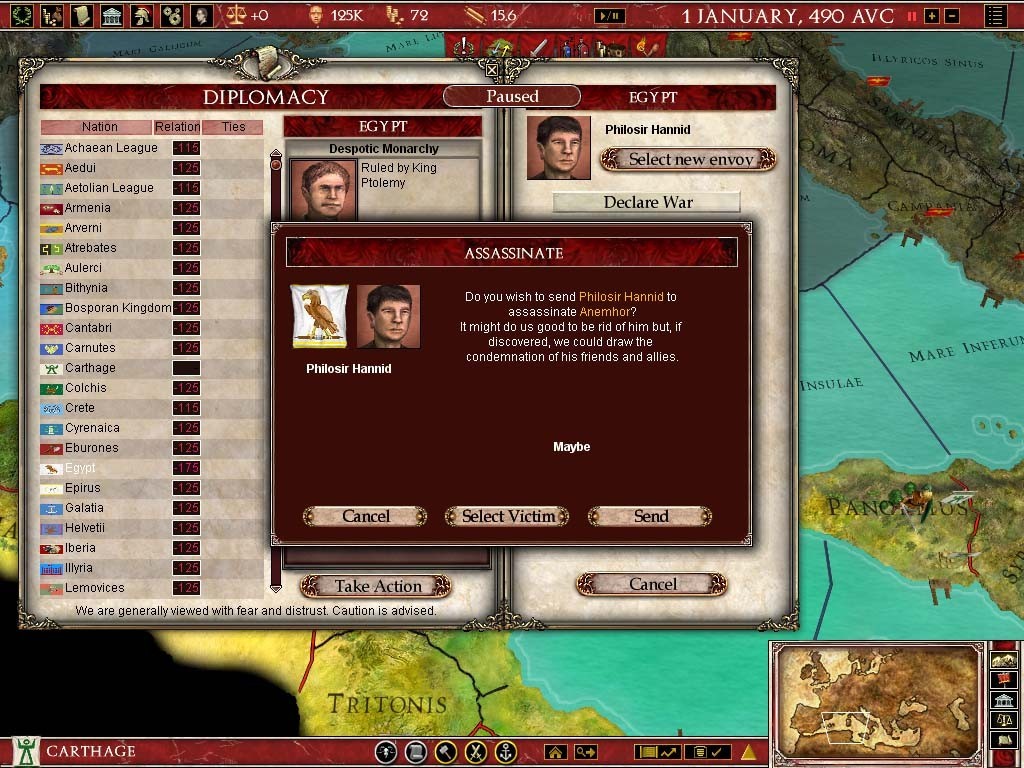Open the crossed swords military button
The height and width of the screenshot is (768, 1024).
pos(477,752)
